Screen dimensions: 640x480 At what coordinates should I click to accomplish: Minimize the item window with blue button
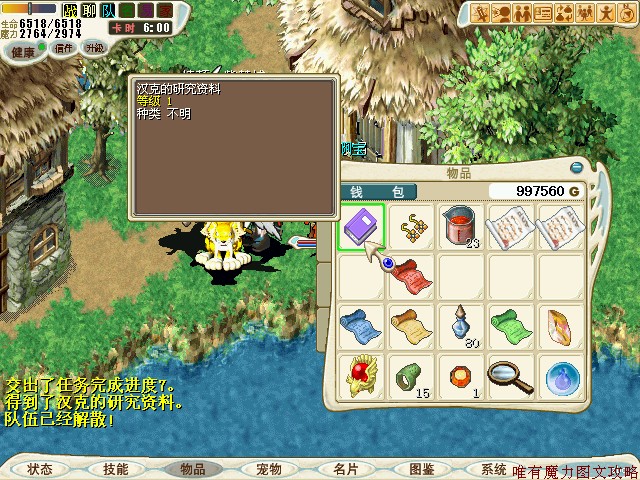(x=577, y=167)
